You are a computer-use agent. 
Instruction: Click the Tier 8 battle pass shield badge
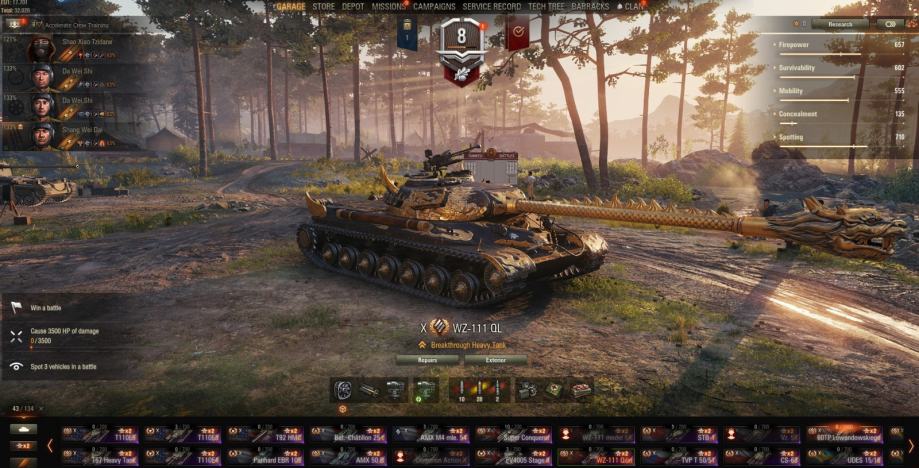[461, 47]
